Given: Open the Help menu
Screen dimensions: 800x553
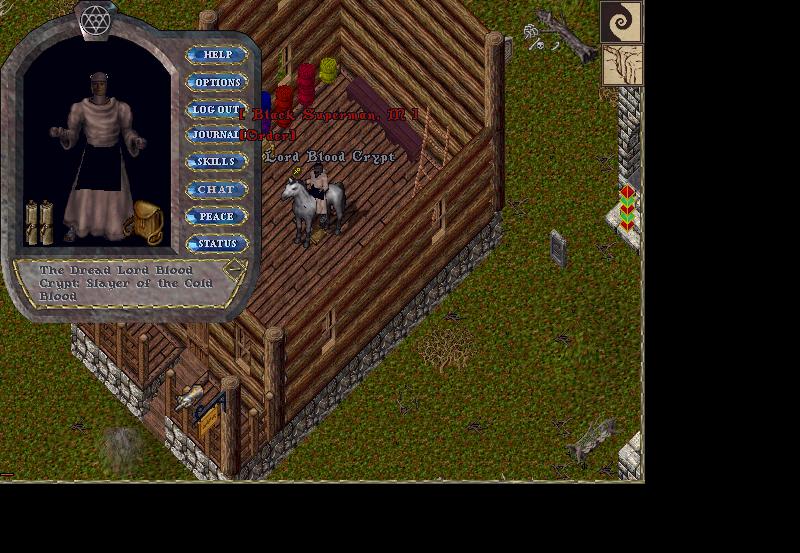Looking at the screenshot, I should [x=216, y=55].
